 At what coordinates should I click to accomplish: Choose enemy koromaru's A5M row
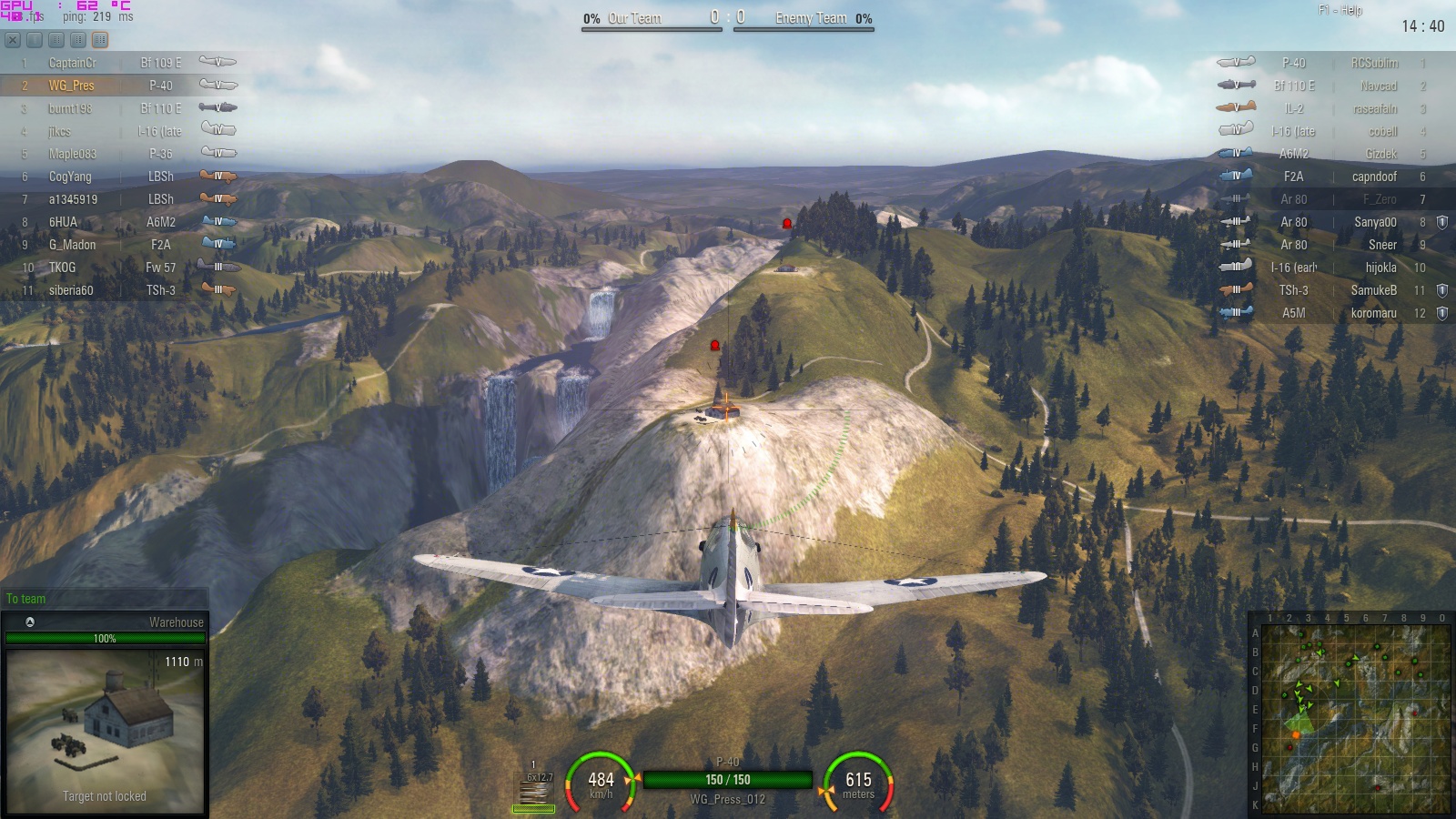coord(1338,313)
